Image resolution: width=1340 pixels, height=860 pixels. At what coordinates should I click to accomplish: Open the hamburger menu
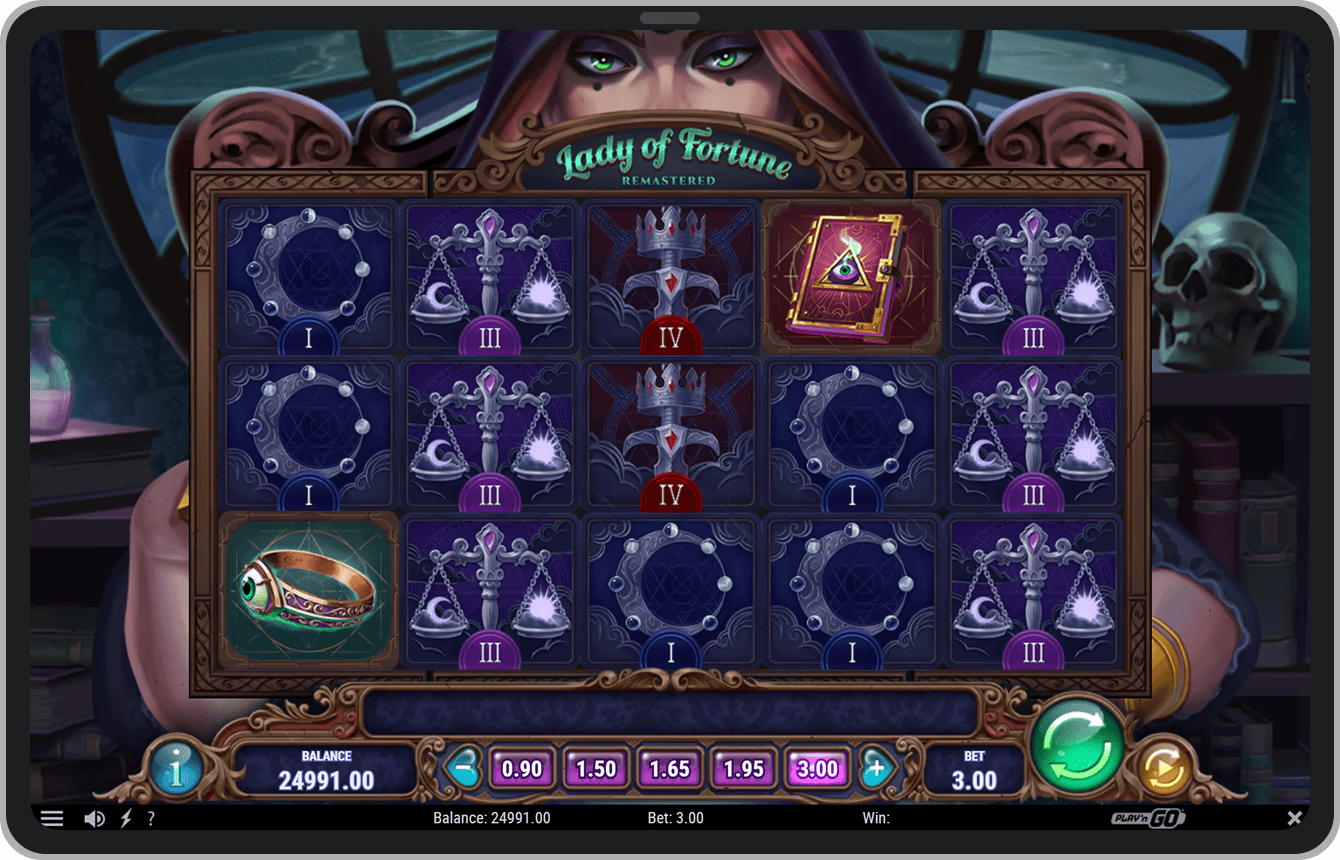point(52,819)
